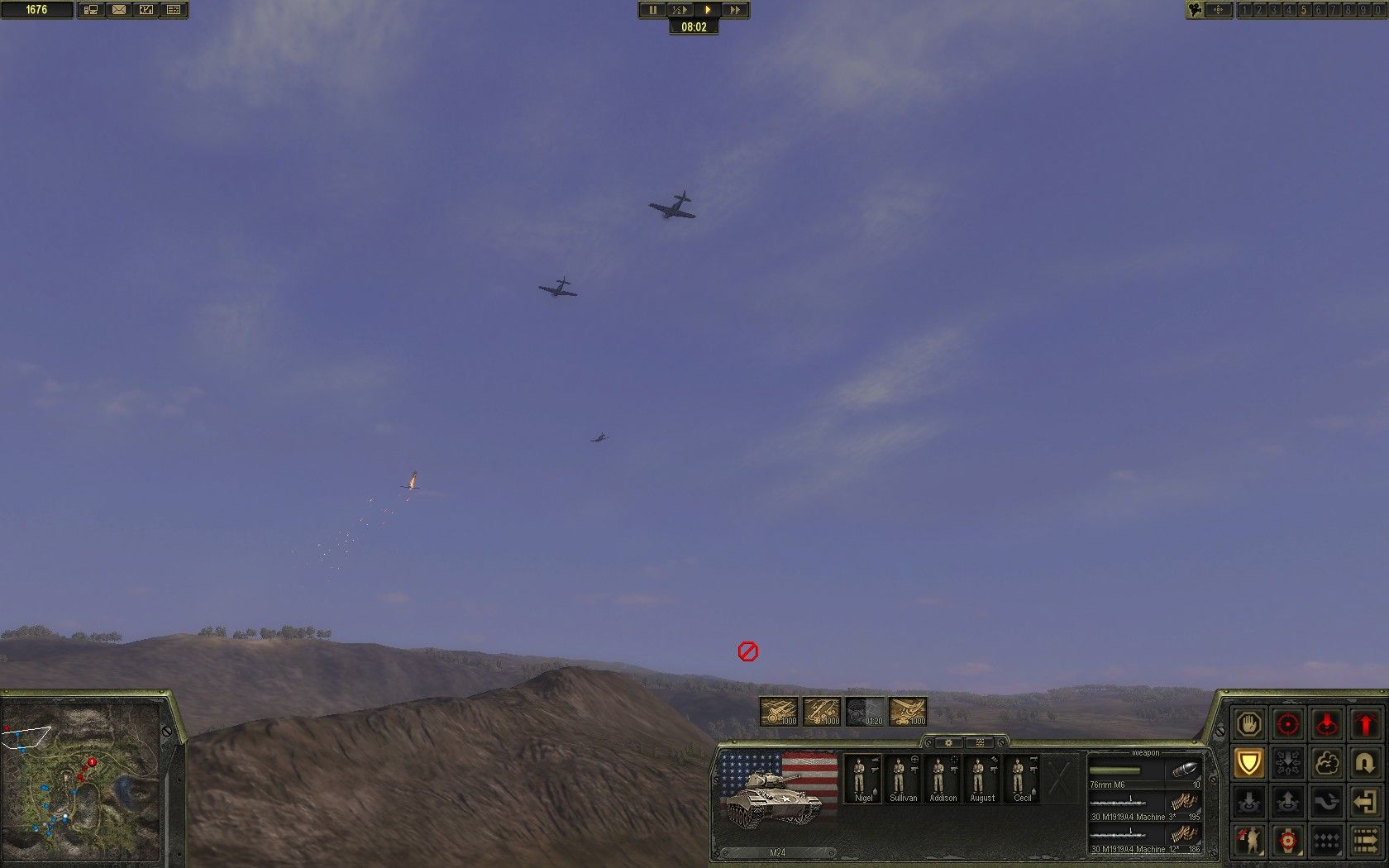The height and width of the screenshot is (868, 1389).
Task: Call the air strike support
Action: point(913,712)
